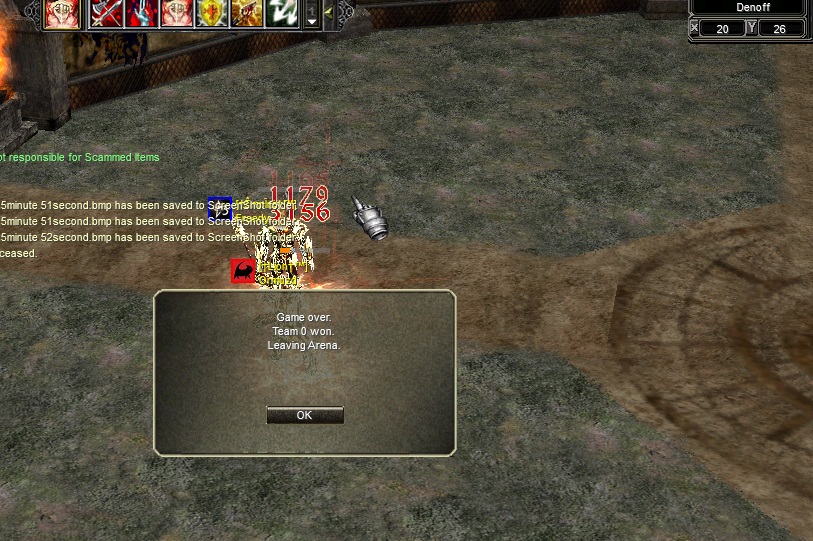Use the blue sword skill icon
This screenshot has width=813, height=541.
[x=142, y=13]
